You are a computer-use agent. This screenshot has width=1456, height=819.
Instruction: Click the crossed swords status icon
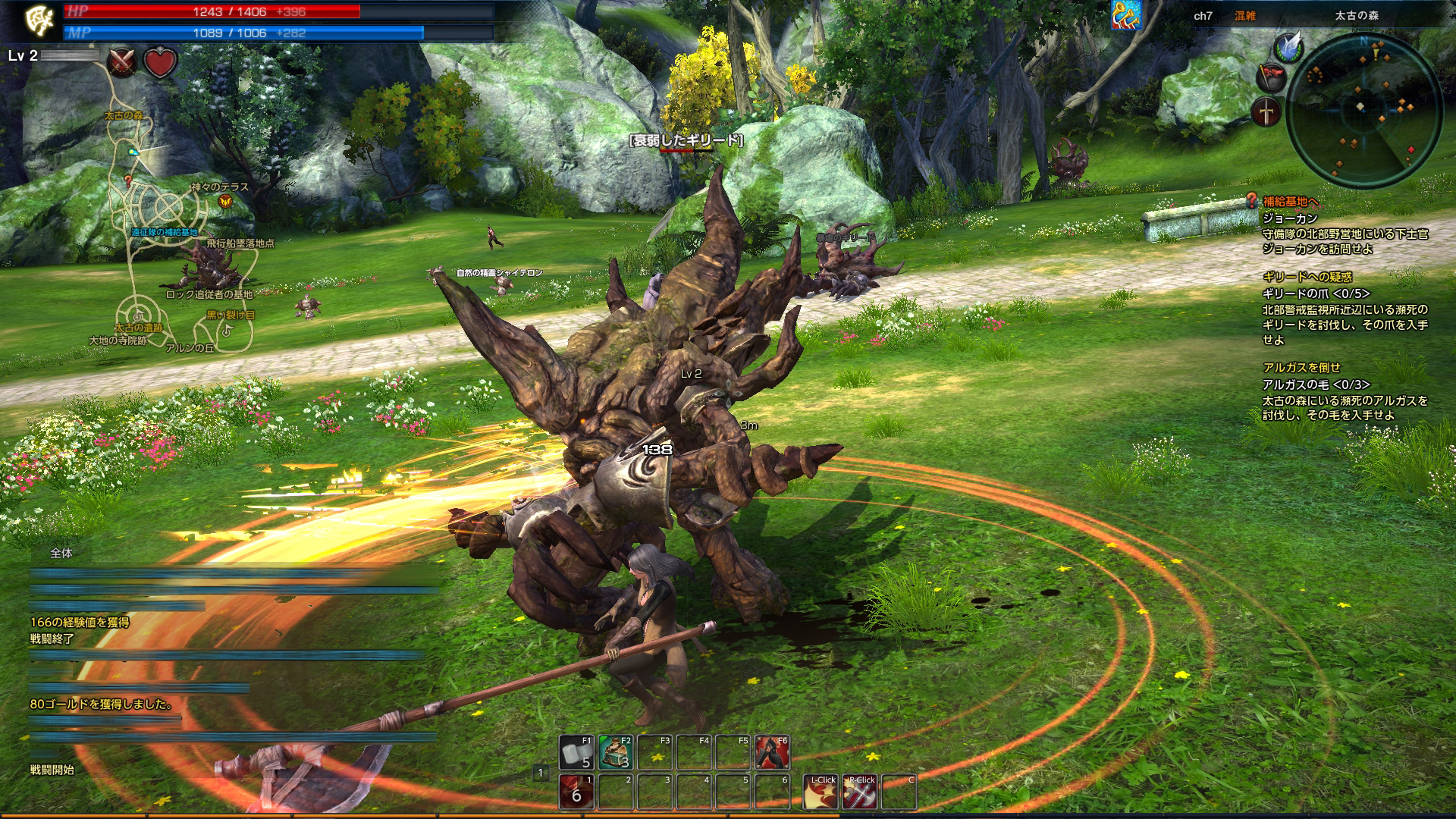(x=122, y=62)
